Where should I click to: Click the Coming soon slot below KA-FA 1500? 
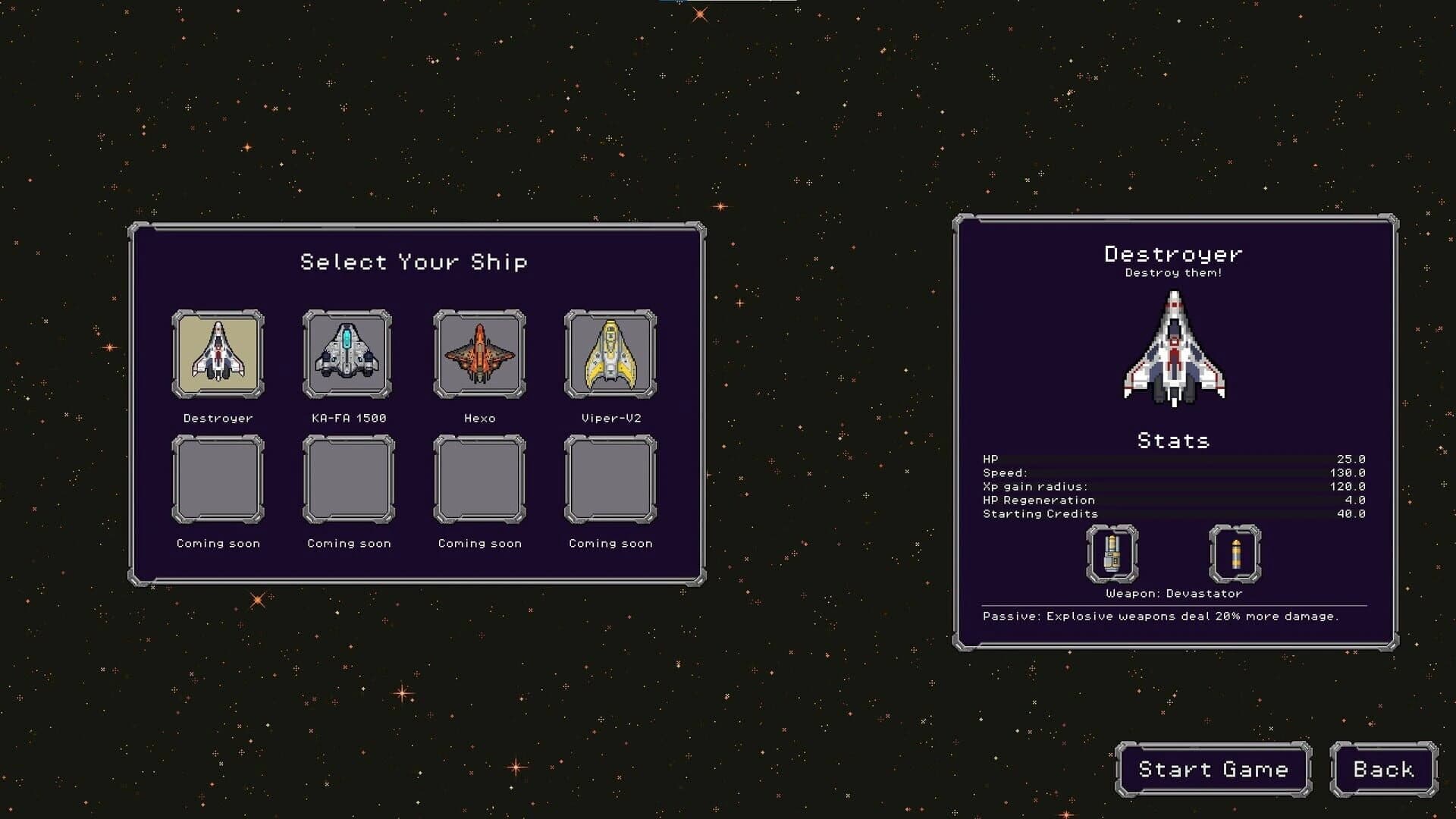tap(349, 480)
